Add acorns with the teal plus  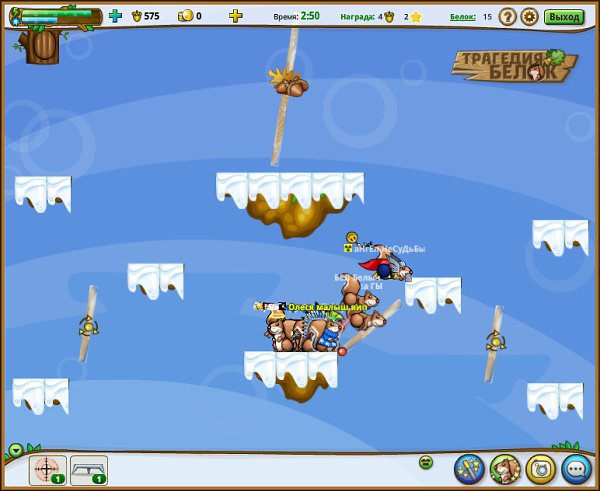[115, 16]
